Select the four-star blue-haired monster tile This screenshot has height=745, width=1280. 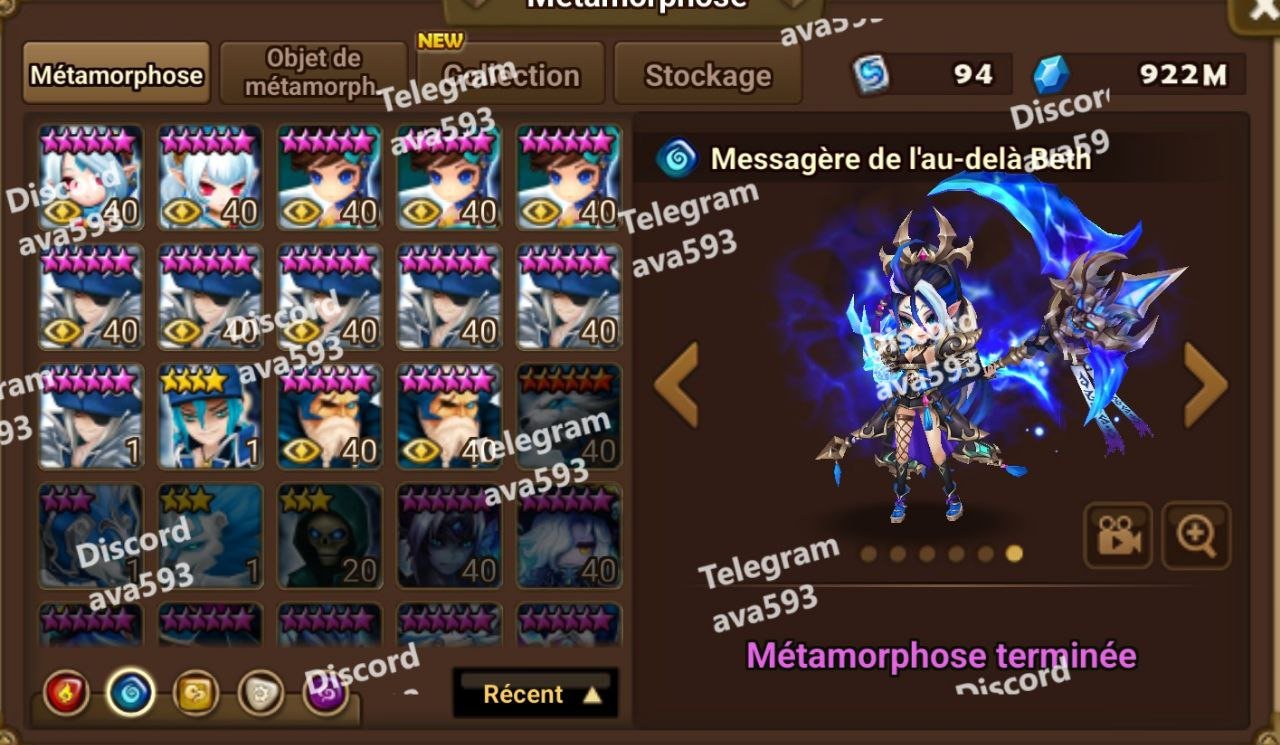210,416
